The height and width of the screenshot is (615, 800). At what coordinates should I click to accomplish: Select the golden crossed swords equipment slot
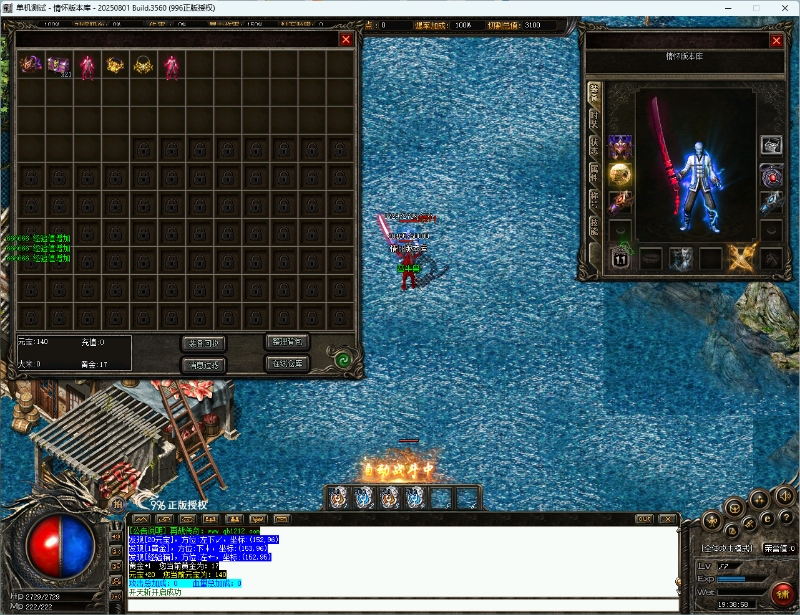pyautogui.click(x=741, y=258)
